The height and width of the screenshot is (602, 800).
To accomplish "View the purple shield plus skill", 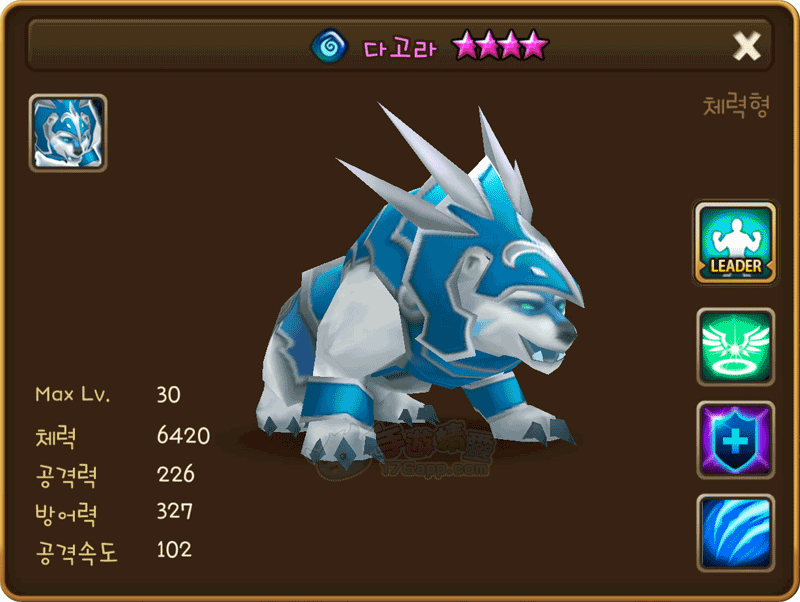I will pos(735,440).
